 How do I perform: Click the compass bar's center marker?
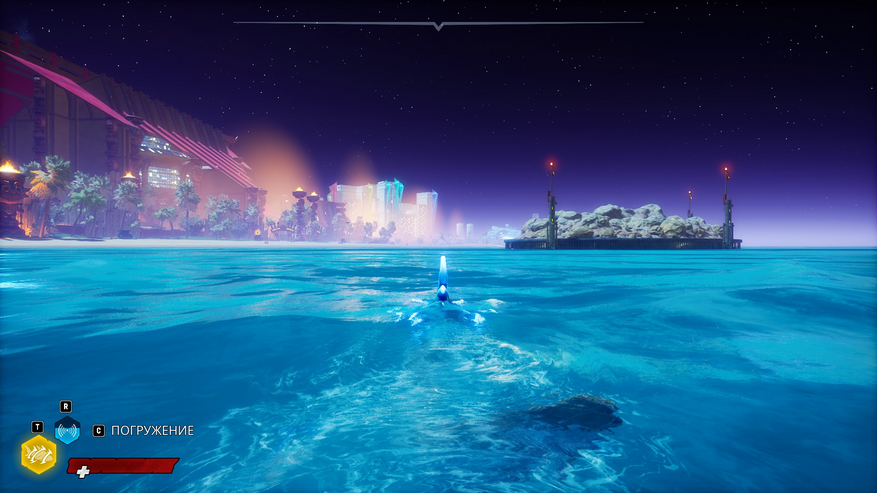pyautogui.click(x=438, y=25)
